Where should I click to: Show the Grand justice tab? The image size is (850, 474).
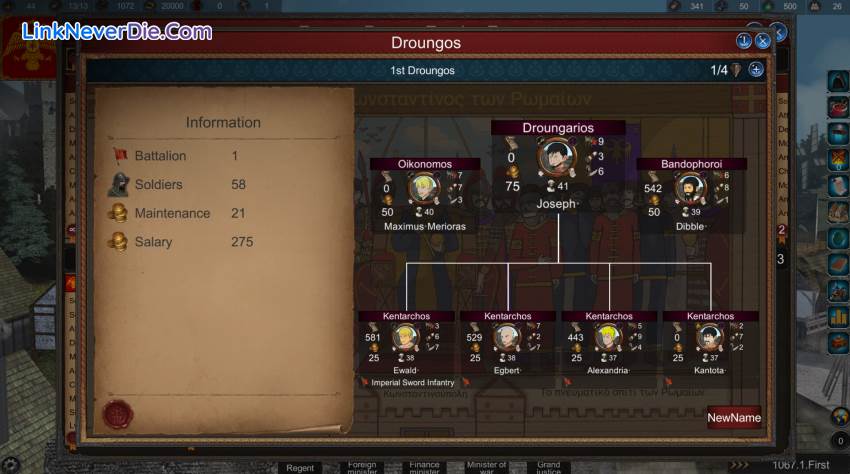[x=548, y=468]
